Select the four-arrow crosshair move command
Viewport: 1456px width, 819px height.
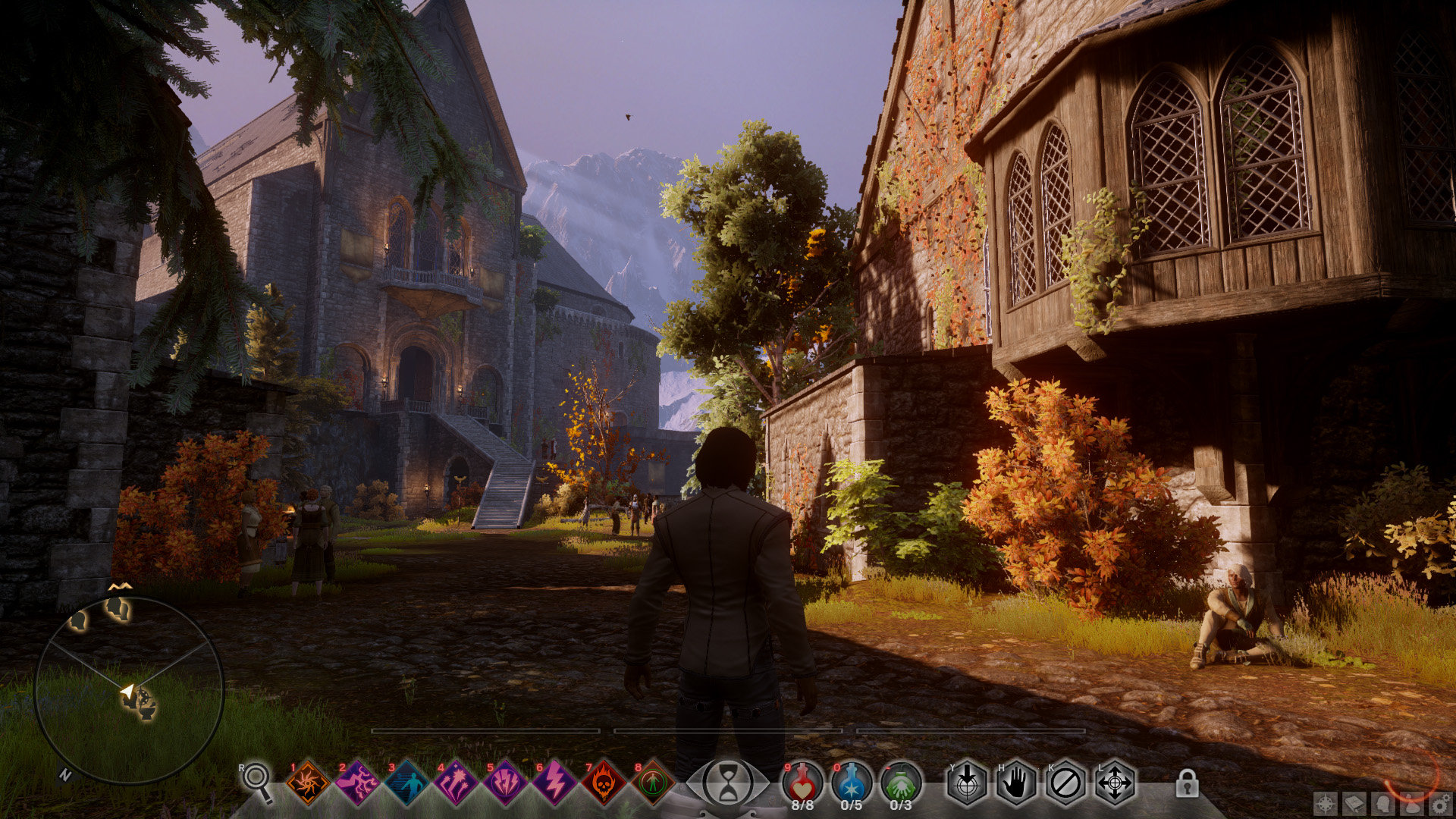tap(1115, 783)
